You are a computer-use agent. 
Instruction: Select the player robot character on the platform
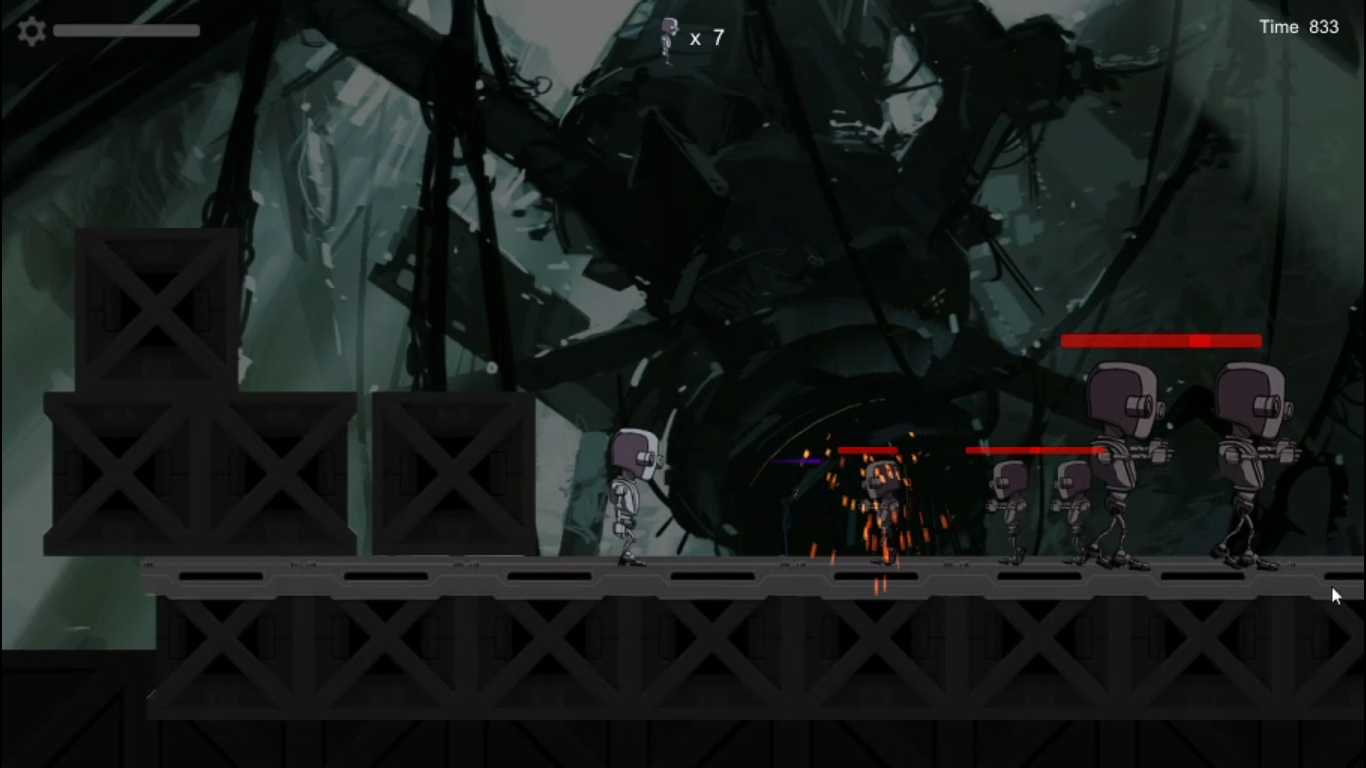click(x=634, y=495)
